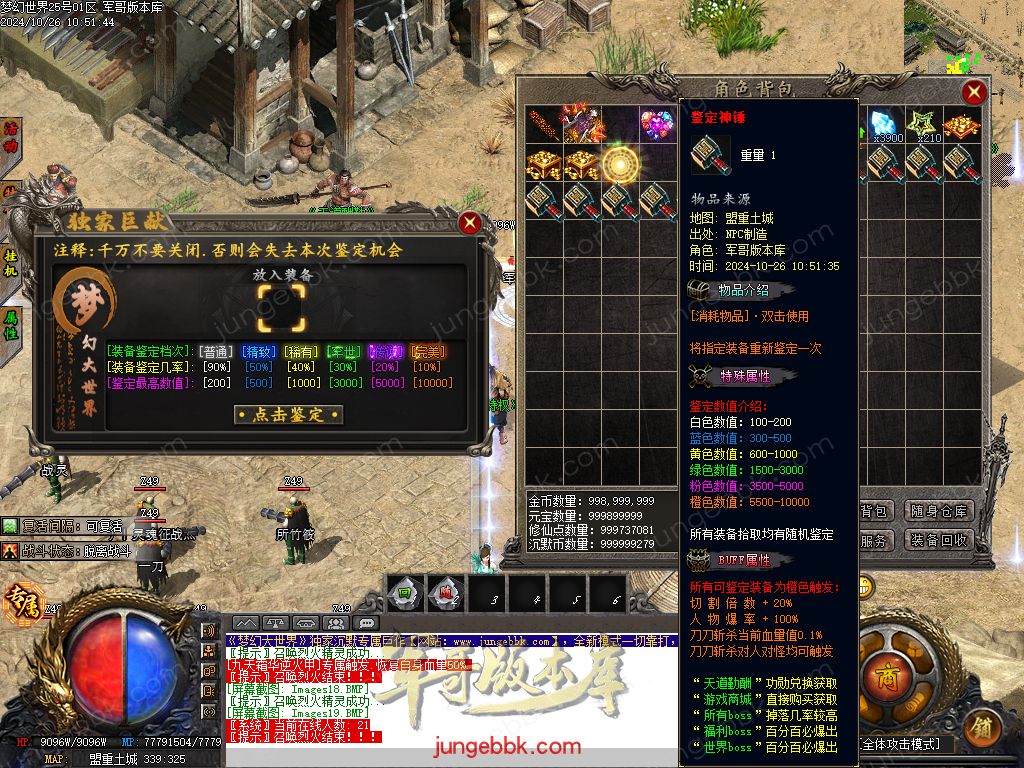1024x768 pixels.
Task: Use the green potion in quickbar slot
Action: [x=404, y=596]
